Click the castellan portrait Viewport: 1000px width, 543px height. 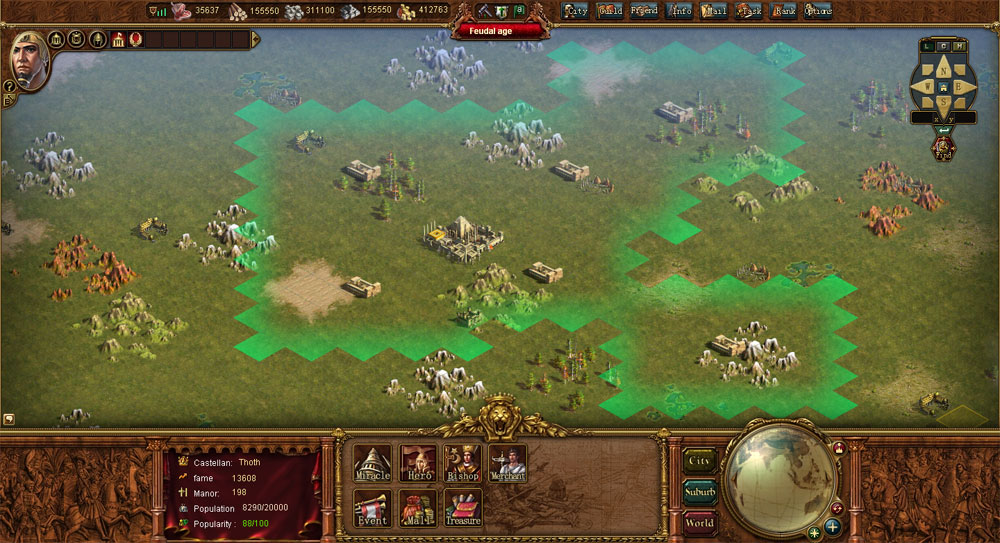[x=29, y=58]
